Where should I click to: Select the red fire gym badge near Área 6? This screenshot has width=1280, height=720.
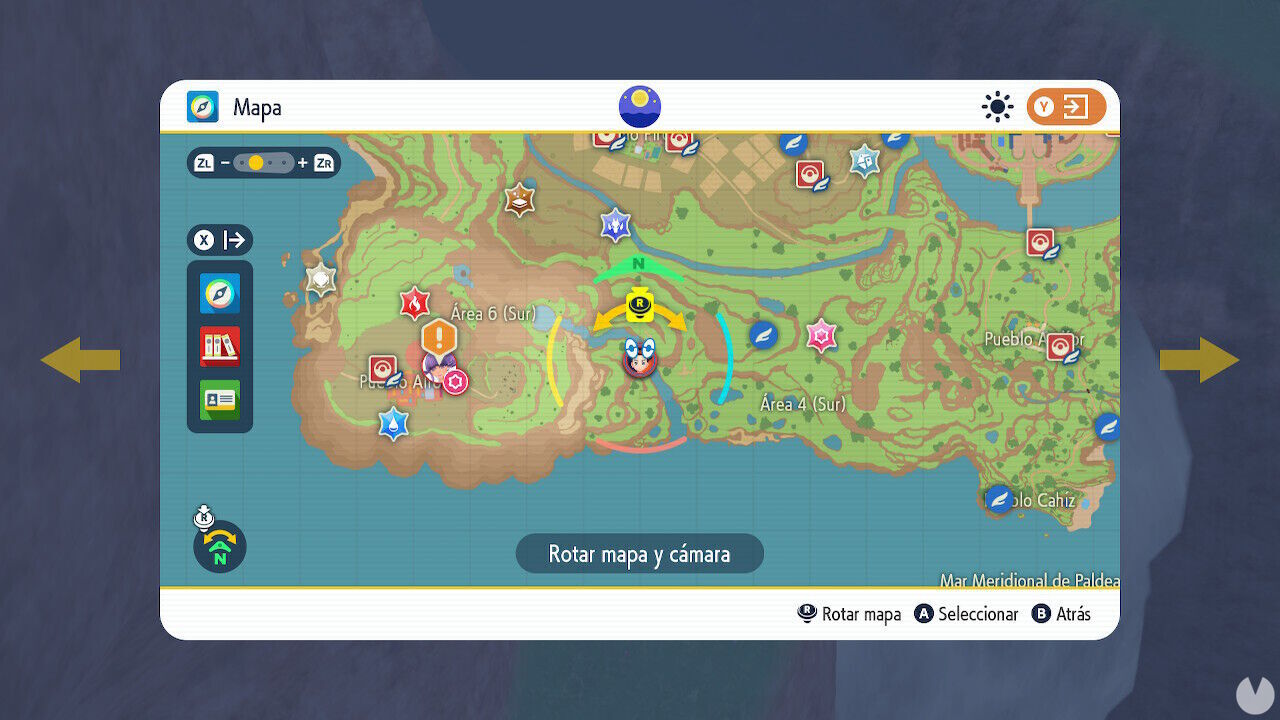click(417, 303)
